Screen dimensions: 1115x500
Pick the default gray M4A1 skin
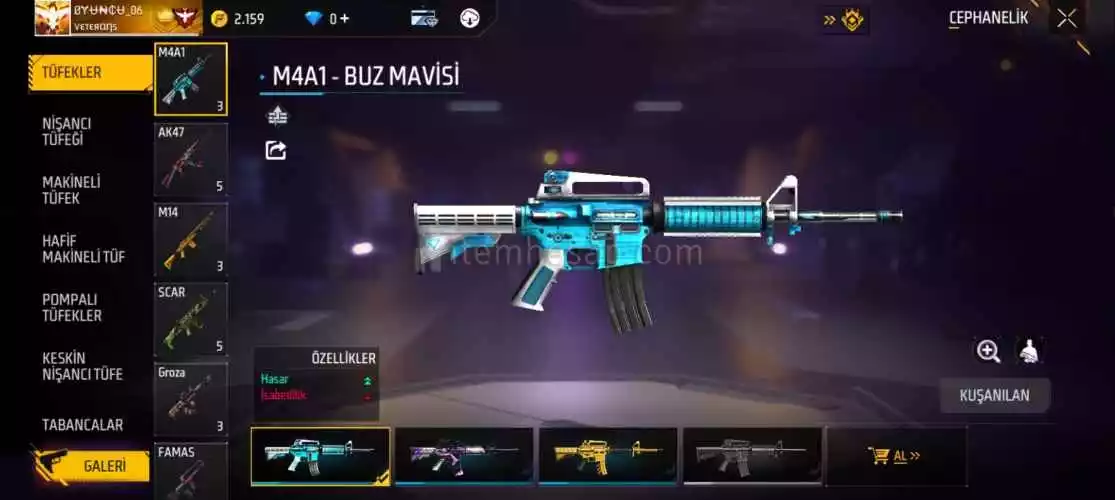(752, 456)
